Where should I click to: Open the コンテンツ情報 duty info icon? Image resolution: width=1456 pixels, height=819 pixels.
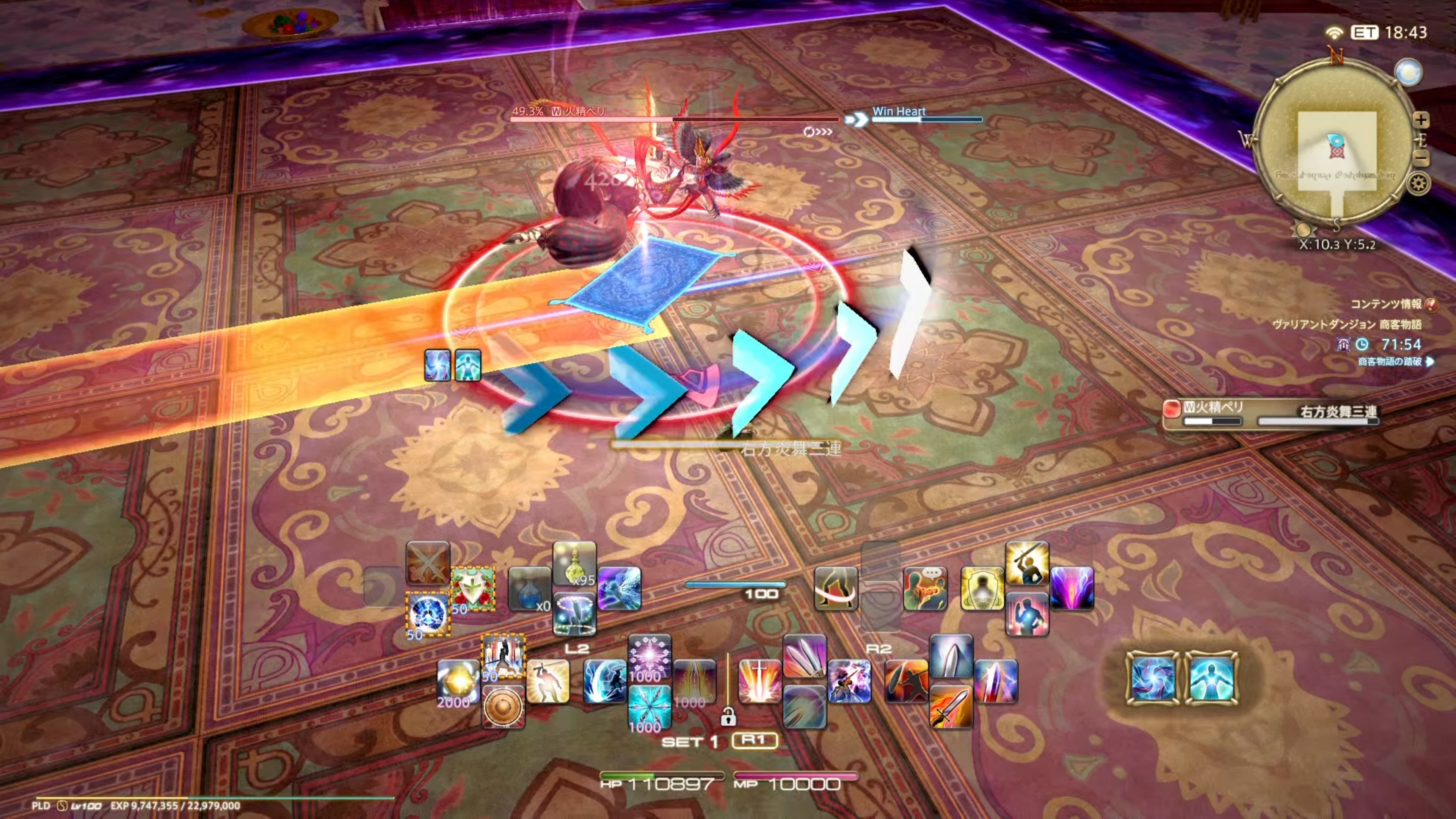tap(1431, 304)
